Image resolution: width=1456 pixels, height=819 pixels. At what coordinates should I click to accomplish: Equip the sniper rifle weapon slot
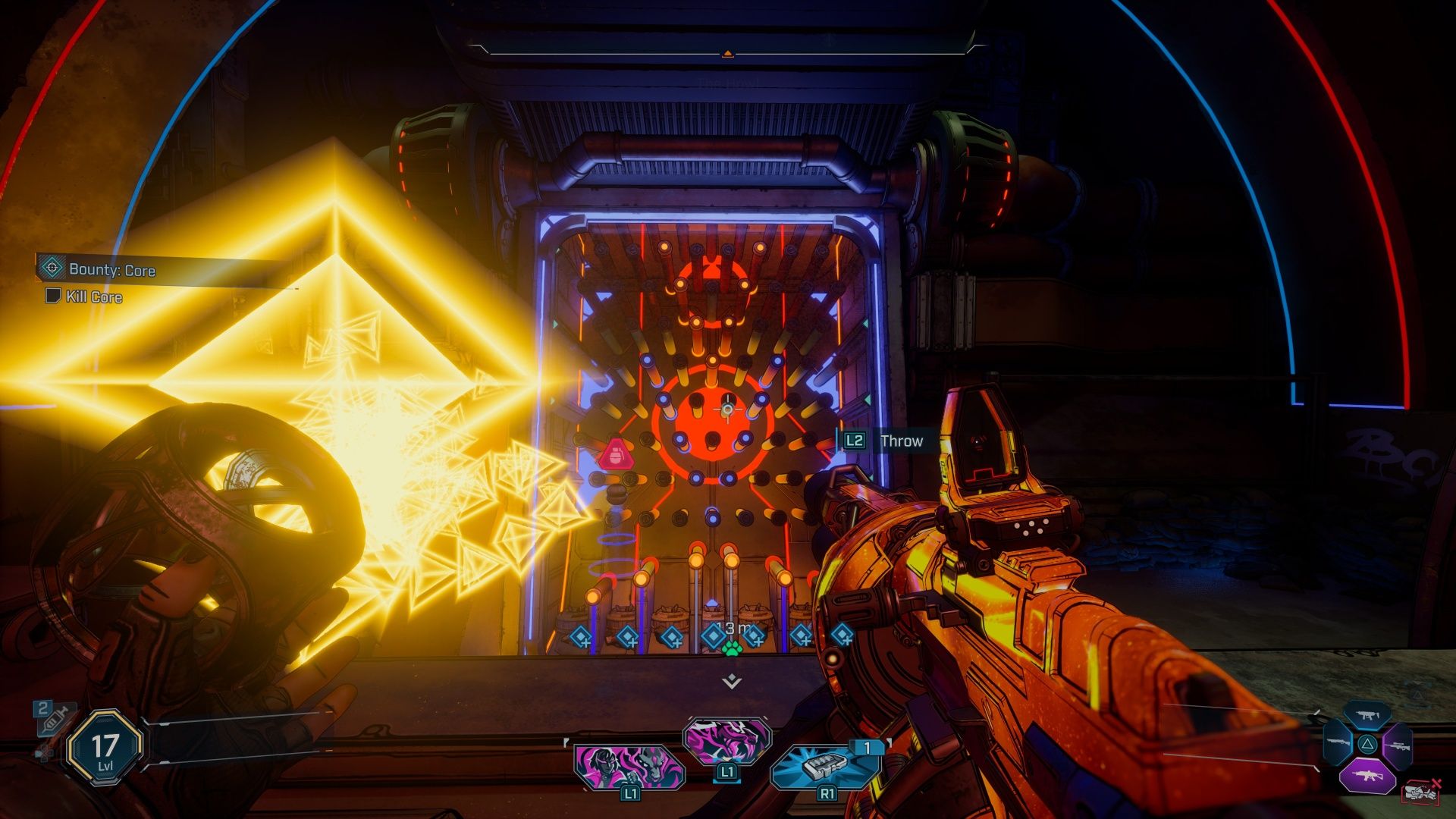click(x=1396, y=745)
